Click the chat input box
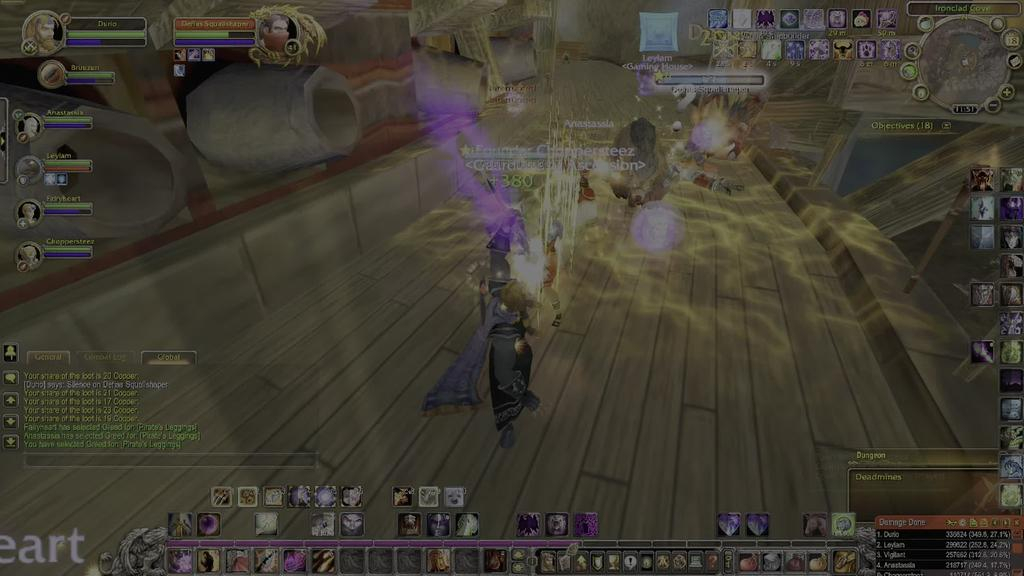Image resolution: width=1024 pixels, height=576 pixels. (170, 461)
